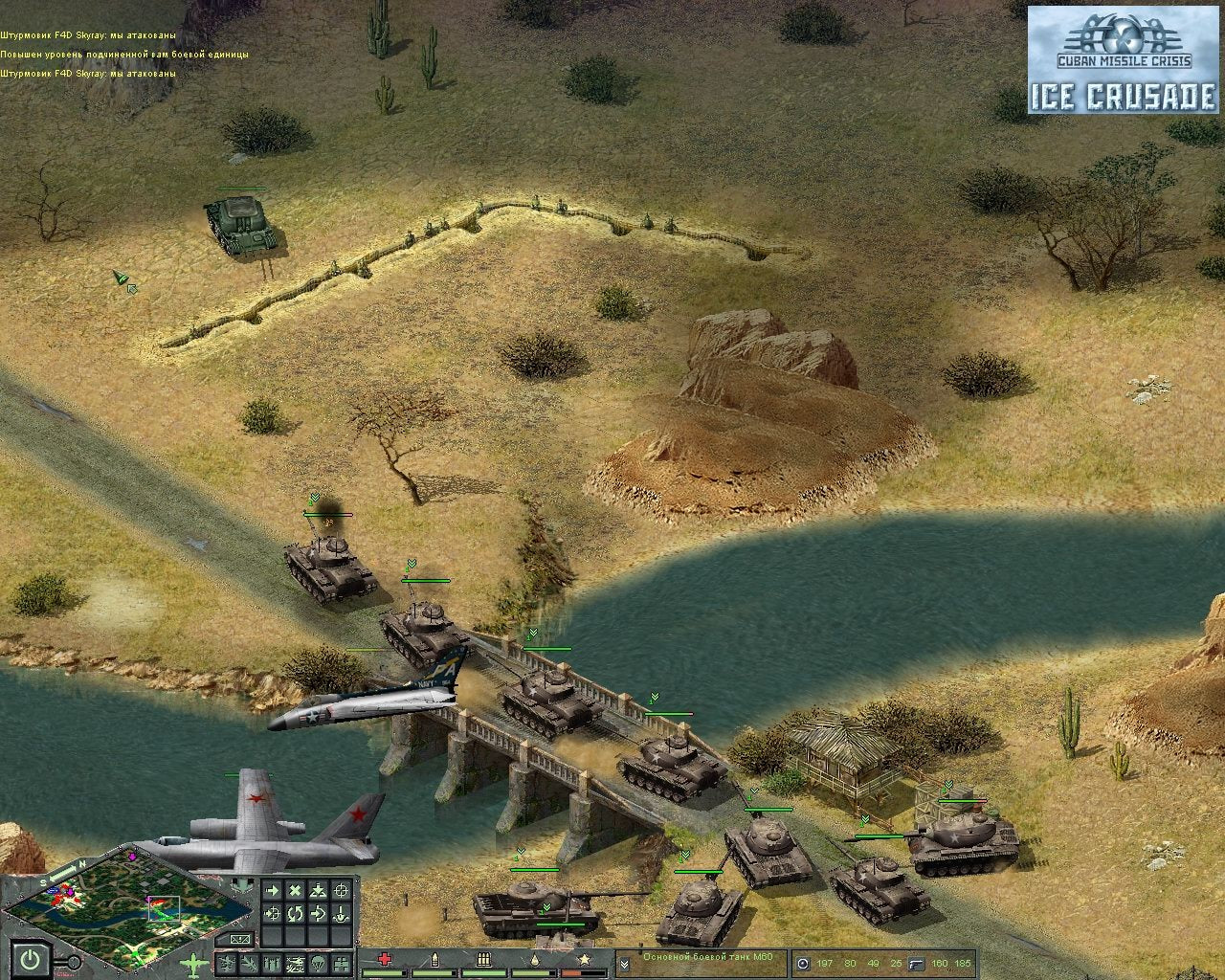Select the Move order arrow icon

click(x=273, y=890)
